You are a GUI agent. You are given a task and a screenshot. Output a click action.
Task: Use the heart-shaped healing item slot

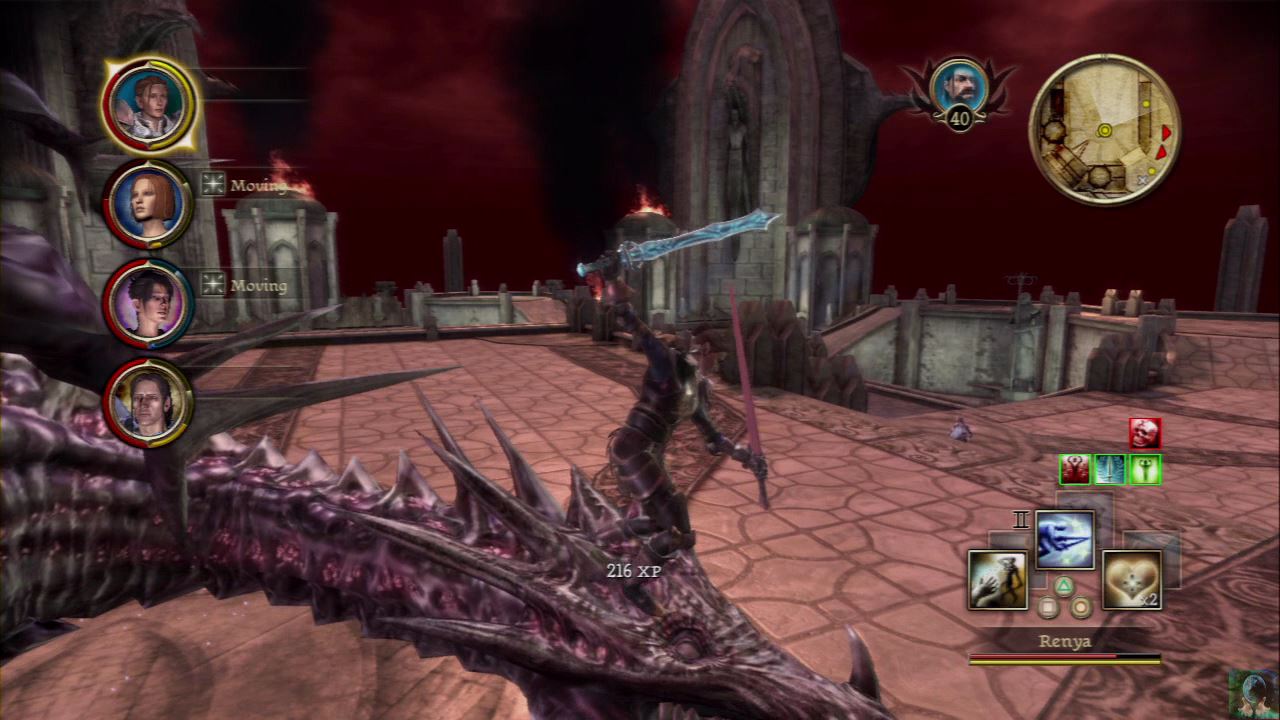click(1131, 580)
